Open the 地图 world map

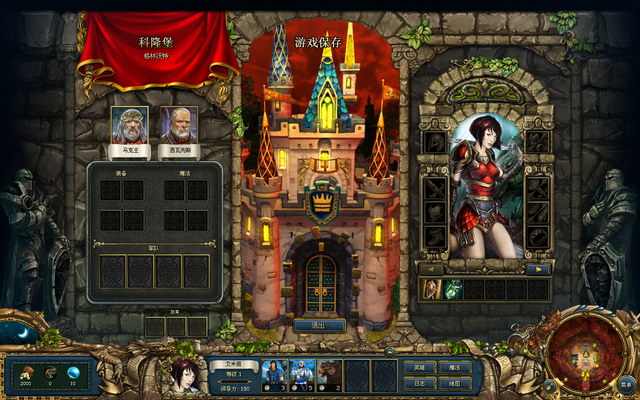pyautogui.click(x=454, y=383)
